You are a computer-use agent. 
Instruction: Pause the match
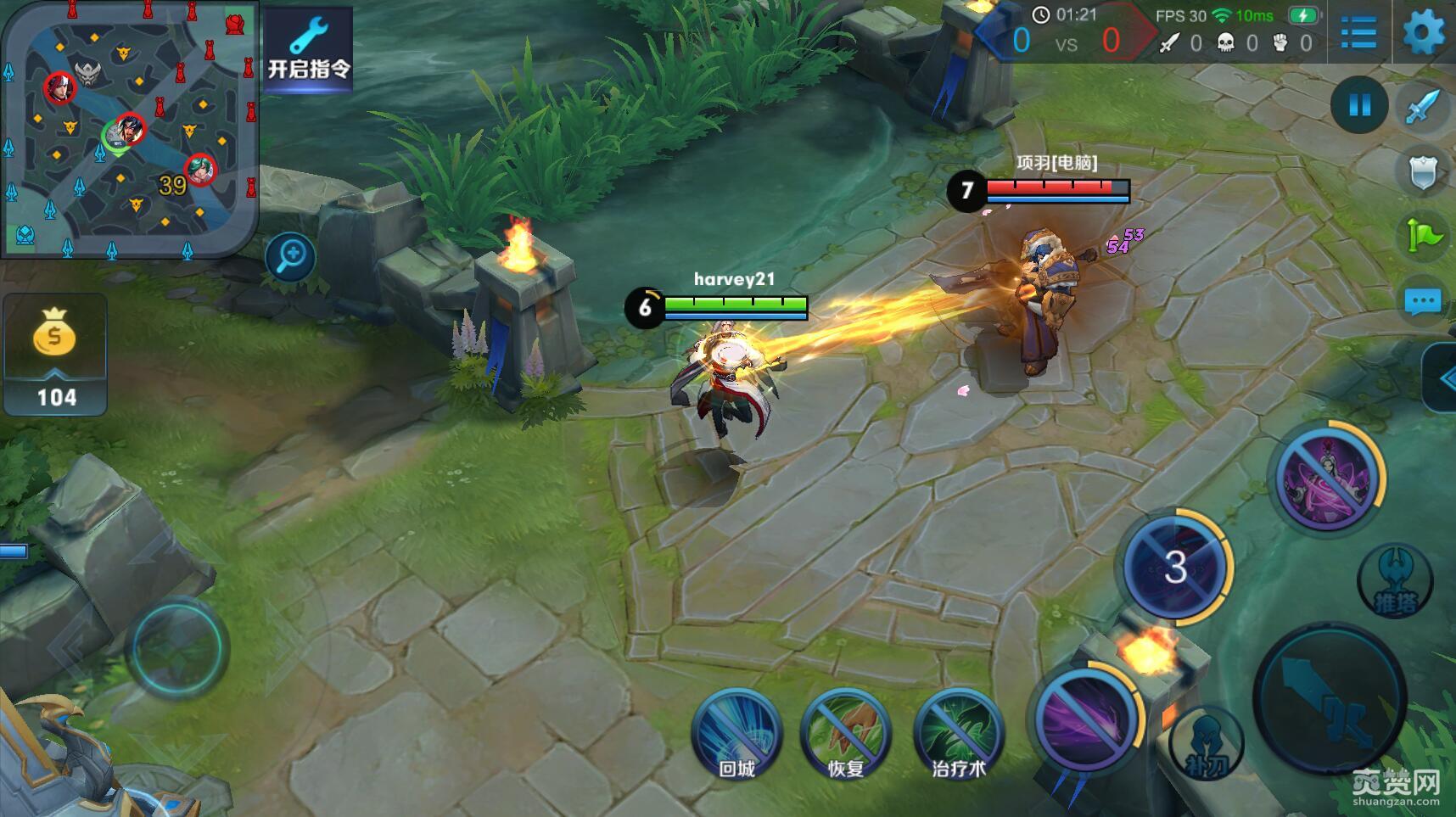click(x=1359, y=105)
